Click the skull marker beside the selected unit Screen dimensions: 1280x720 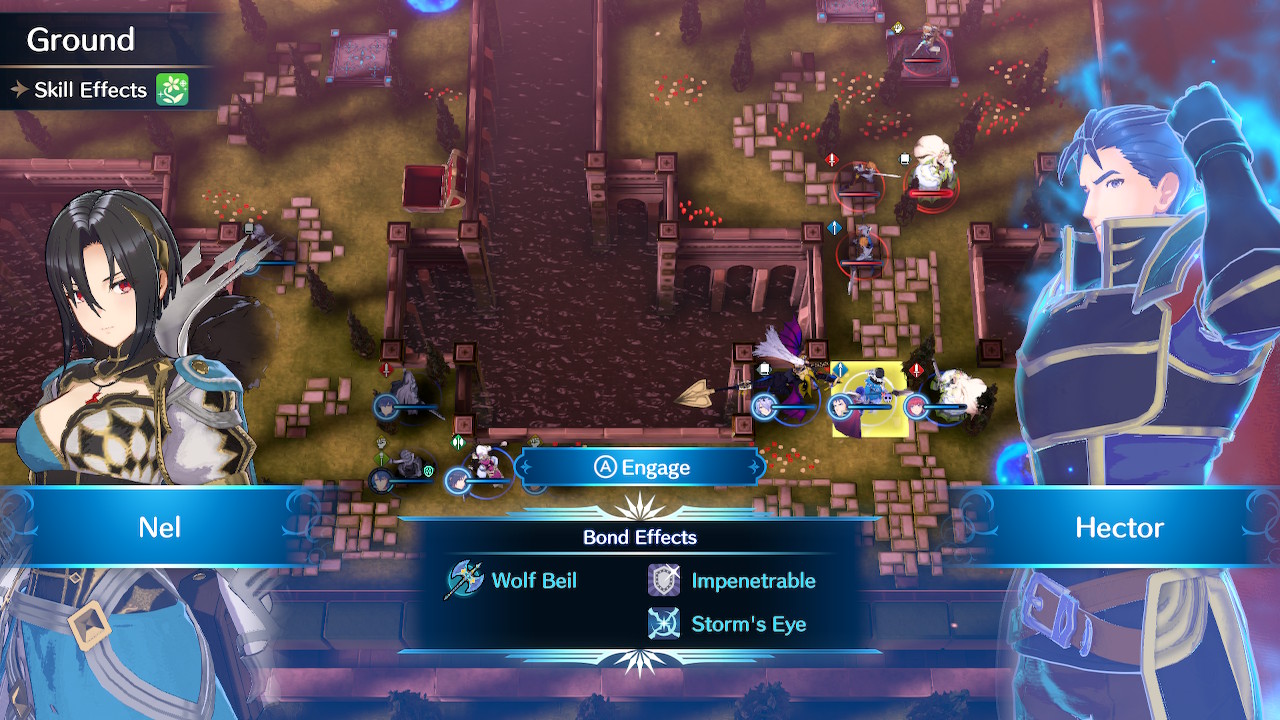pos(887,399)
